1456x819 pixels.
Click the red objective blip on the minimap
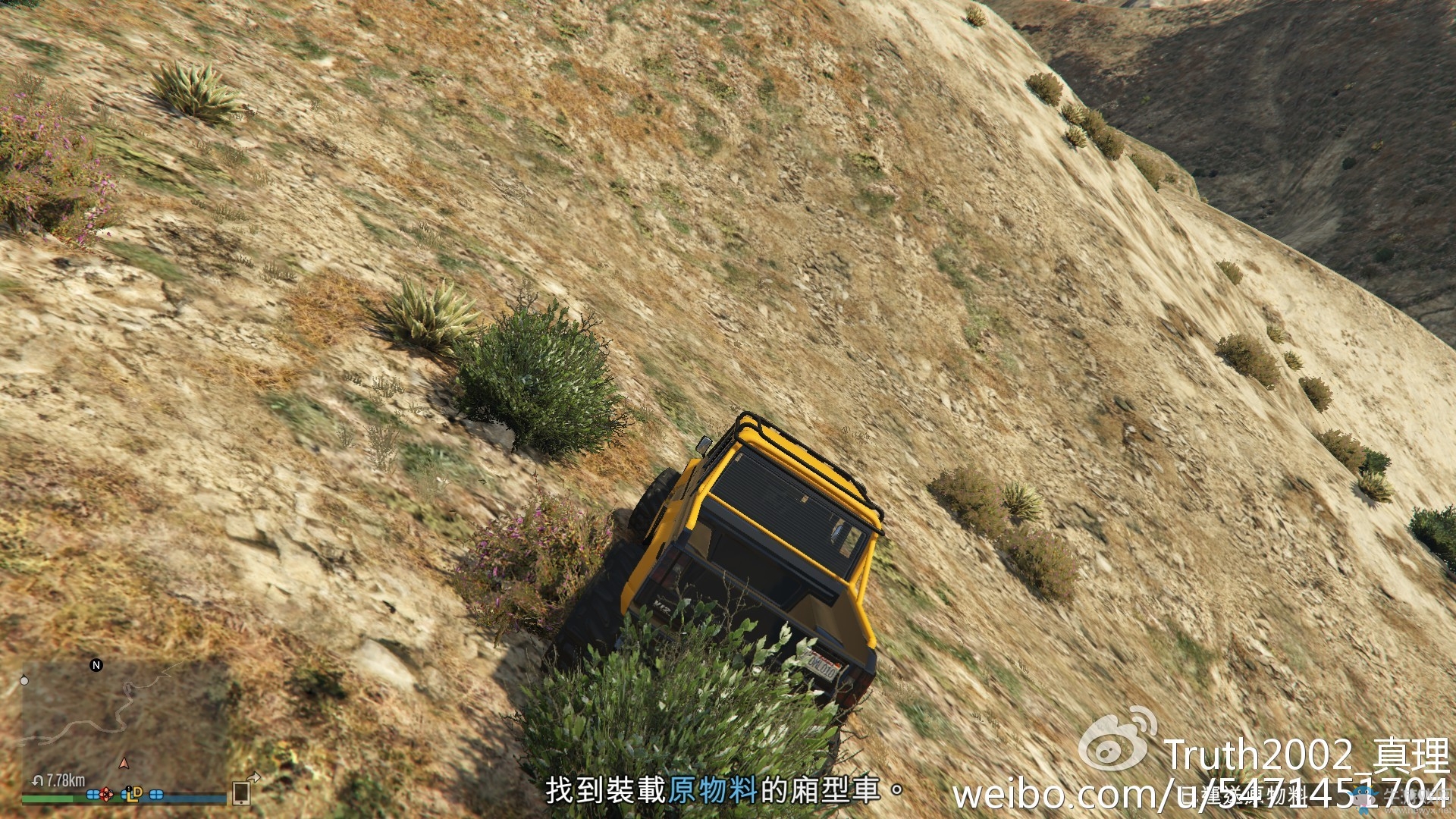coord(106,794)
